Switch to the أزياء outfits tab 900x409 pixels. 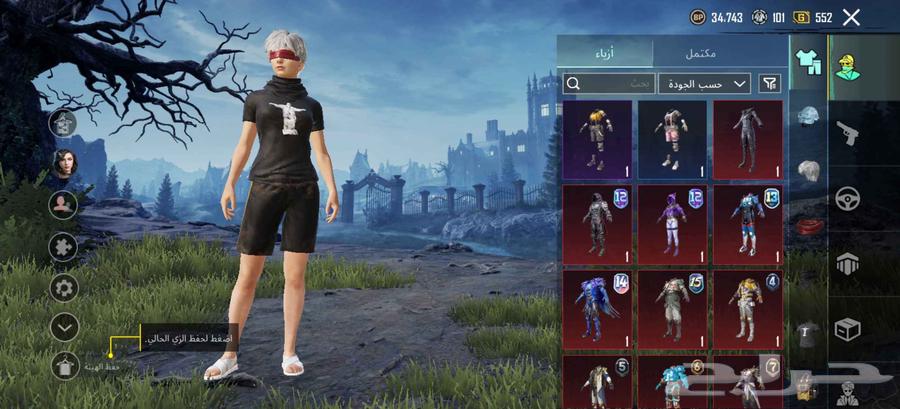(604, 53)
